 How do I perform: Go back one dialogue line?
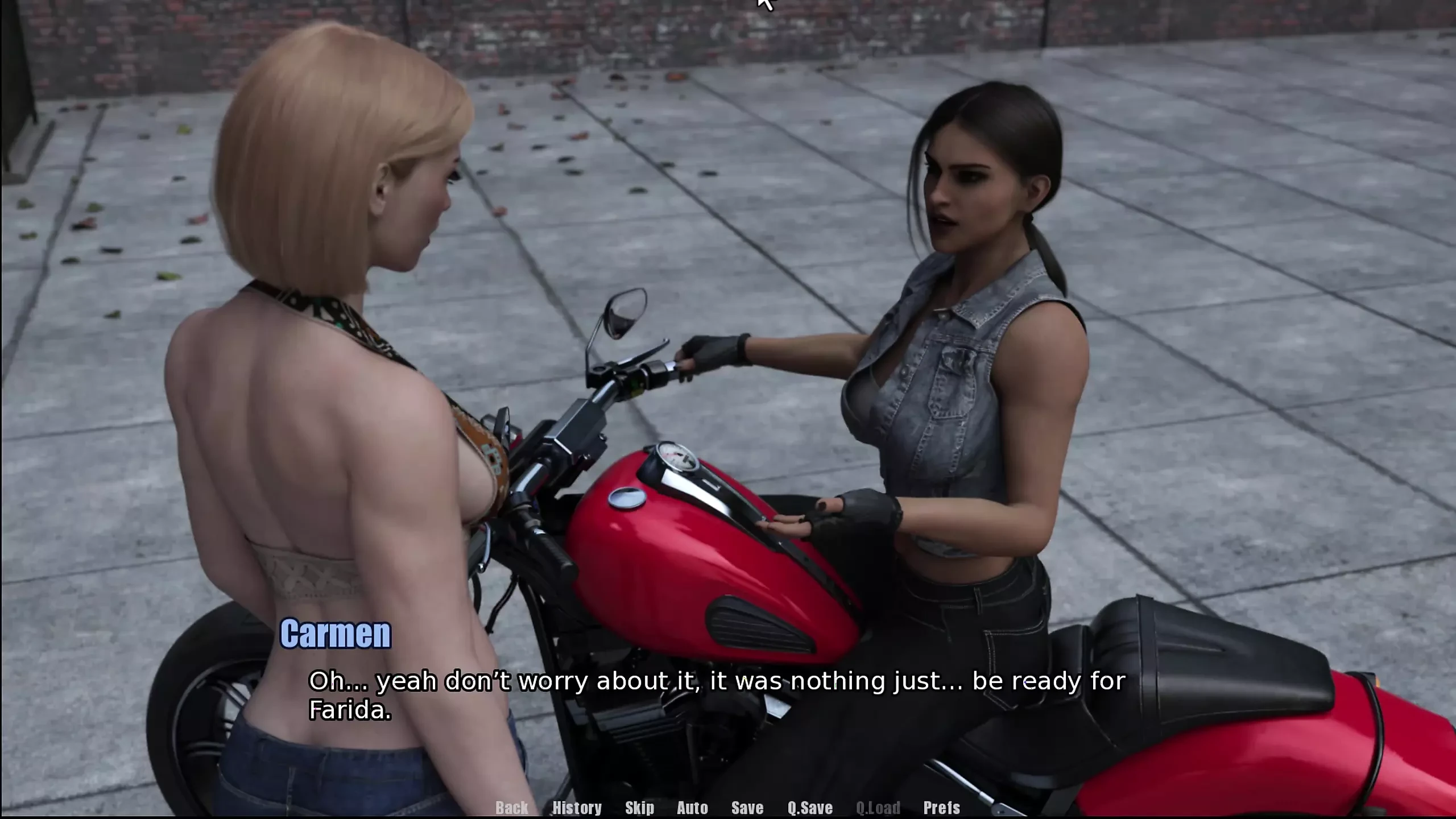(x=511, y=808)
